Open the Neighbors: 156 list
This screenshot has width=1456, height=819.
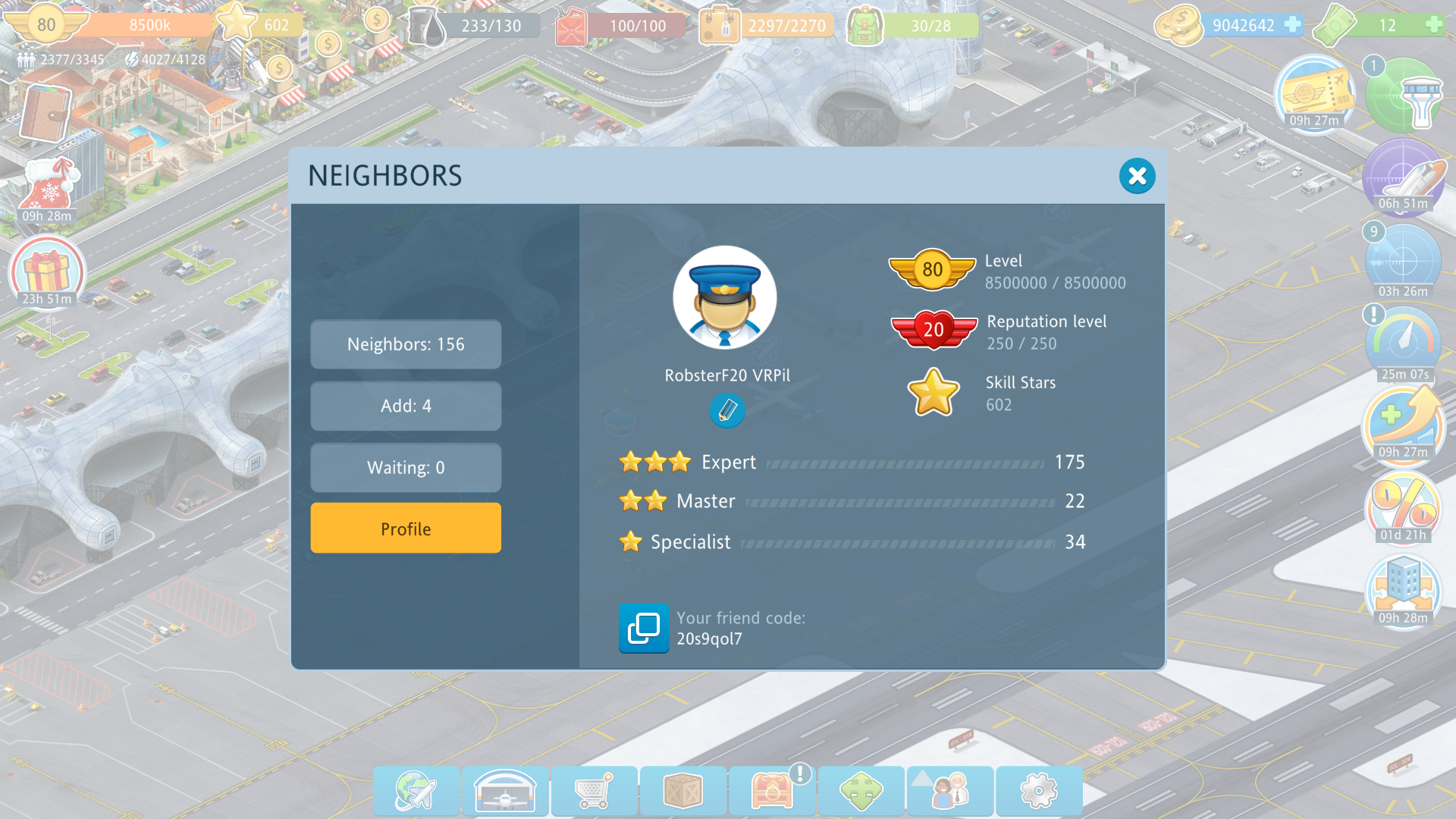click(x=406, y=344)
